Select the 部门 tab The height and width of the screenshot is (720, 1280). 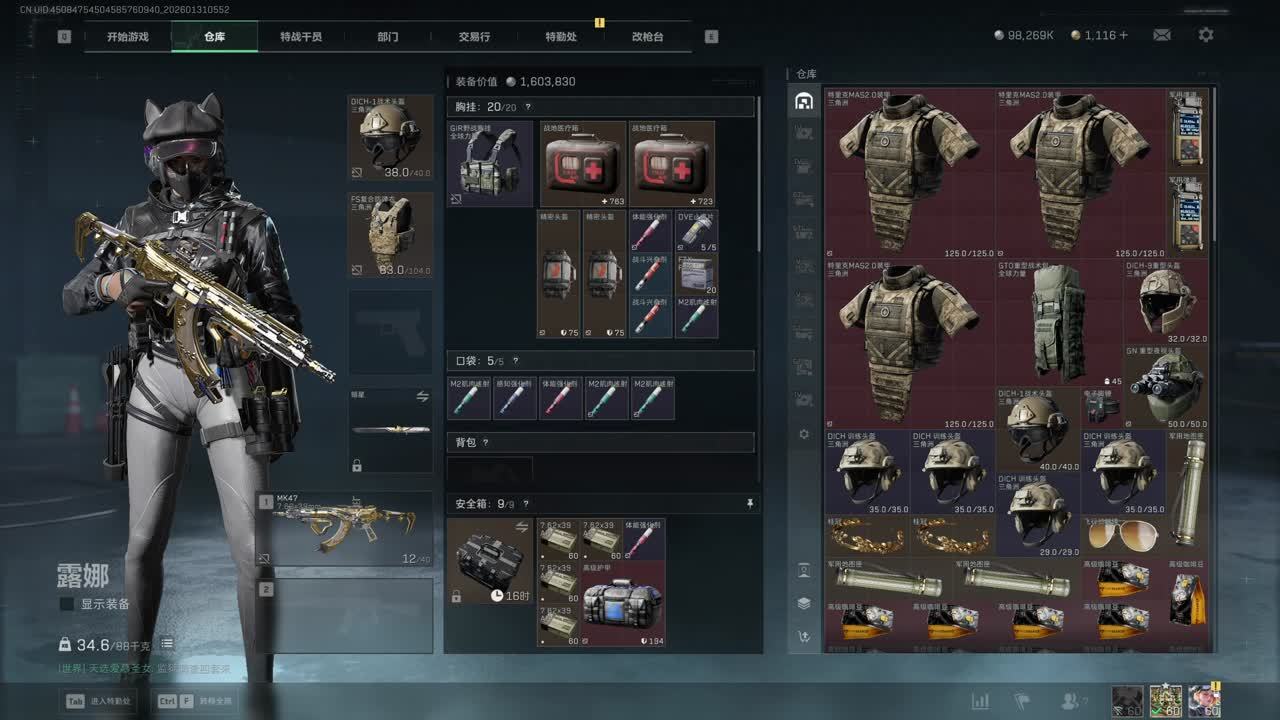tap(388, 37)
